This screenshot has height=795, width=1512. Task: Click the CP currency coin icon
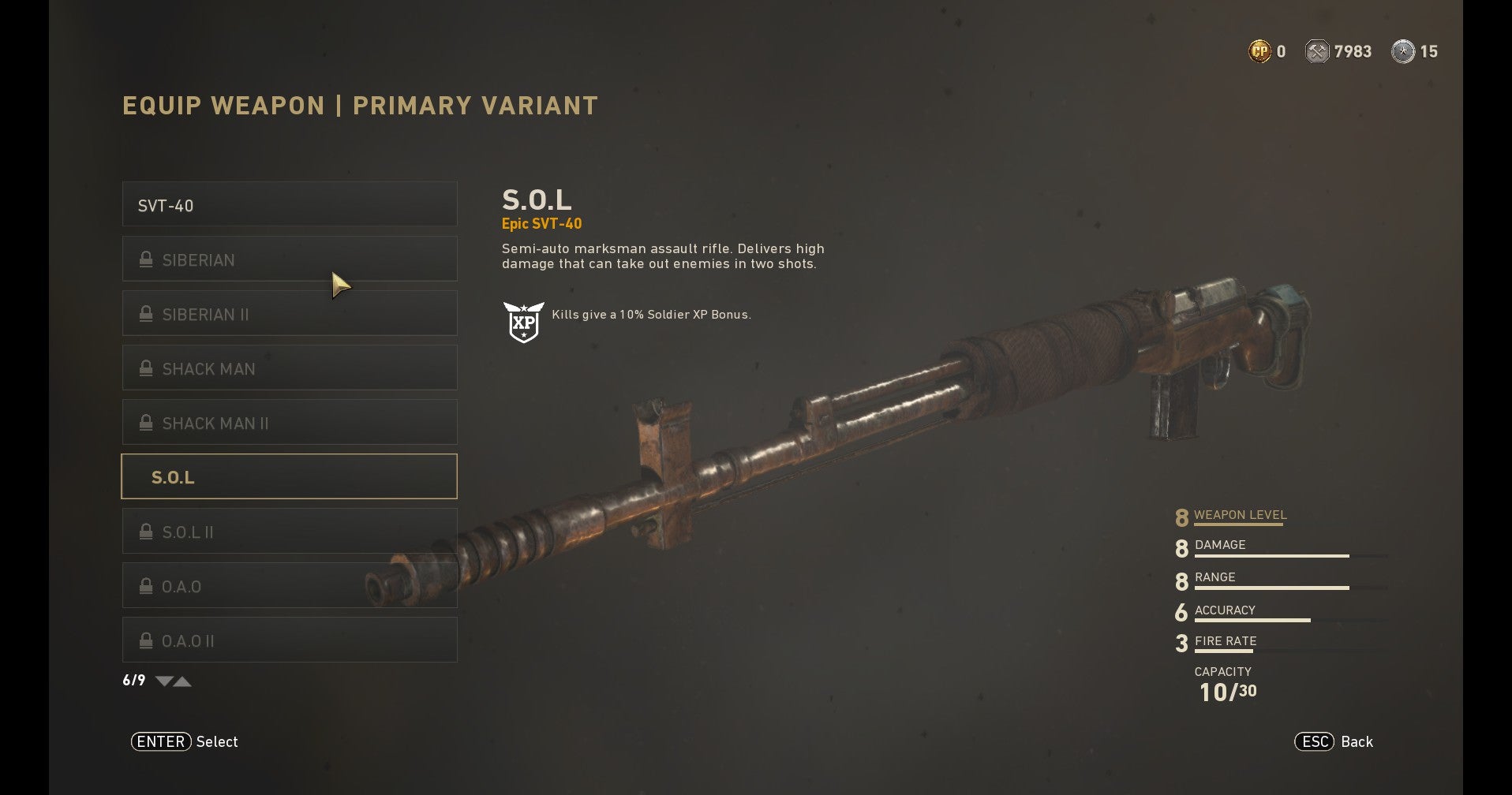pos(1260,51)
